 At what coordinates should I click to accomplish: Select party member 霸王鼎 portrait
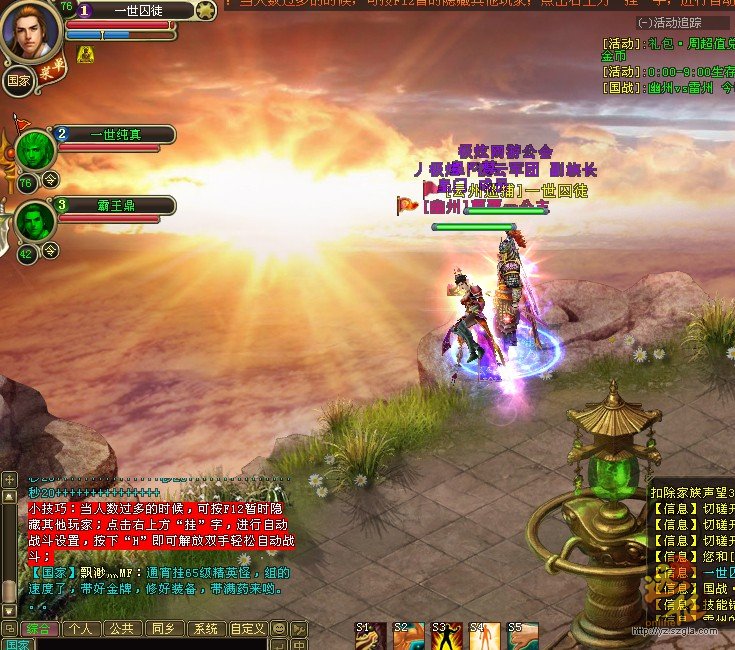(x=35, y=222)
